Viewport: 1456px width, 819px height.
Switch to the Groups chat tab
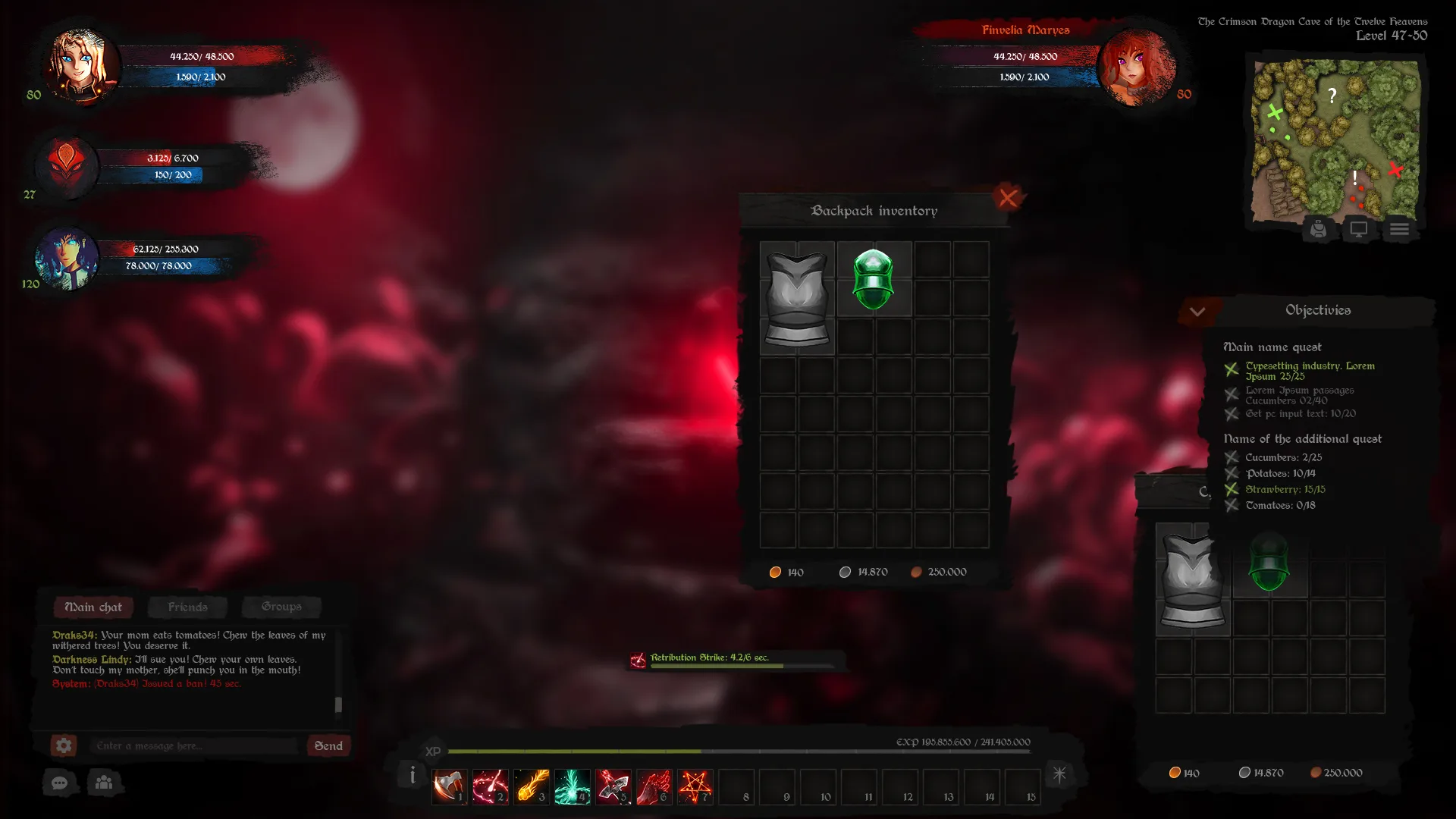coord(281,607)
